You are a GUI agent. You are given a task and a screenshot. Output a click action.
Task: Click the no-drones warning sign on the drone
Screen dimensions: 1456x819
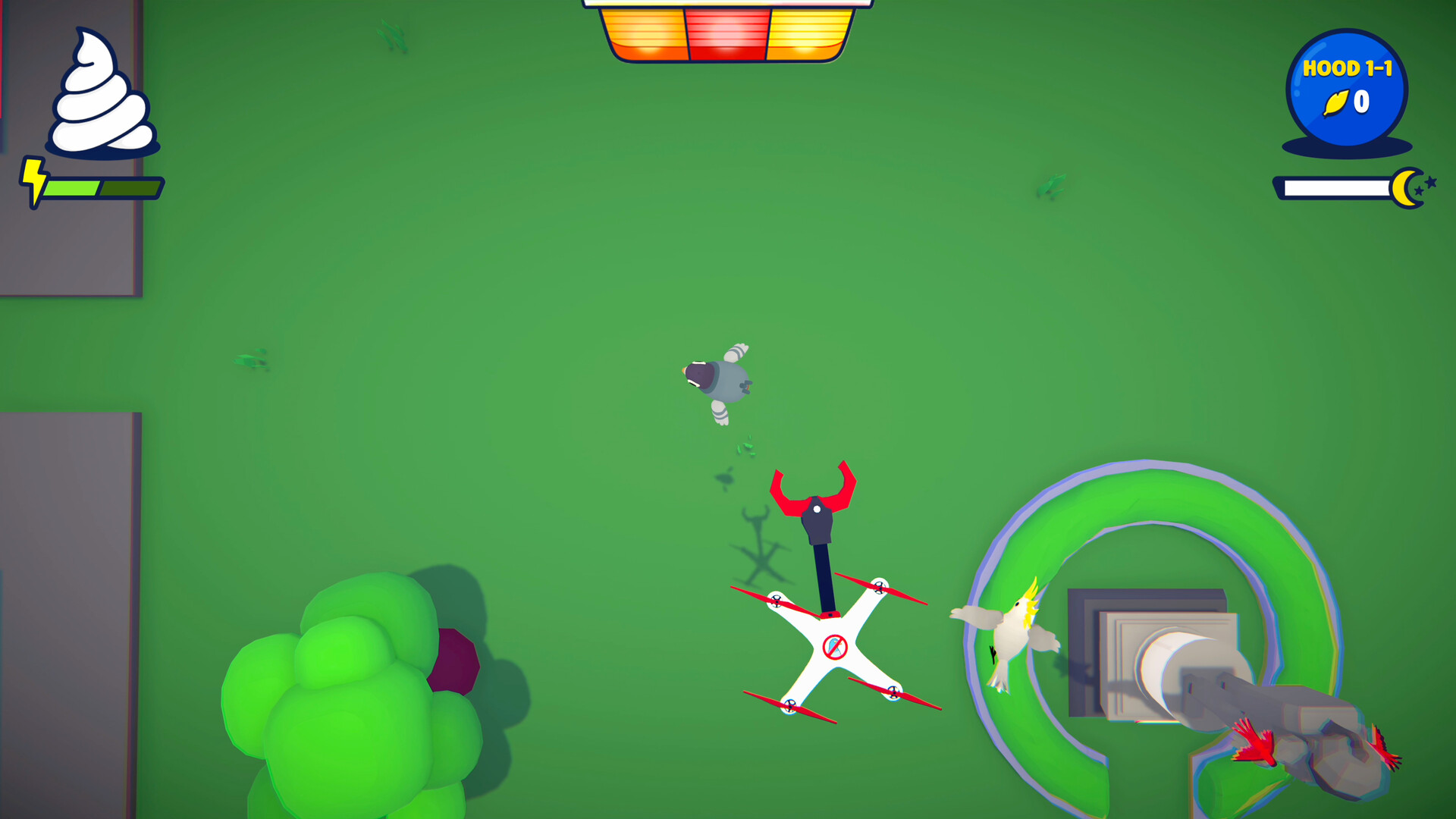click(834, 646)
